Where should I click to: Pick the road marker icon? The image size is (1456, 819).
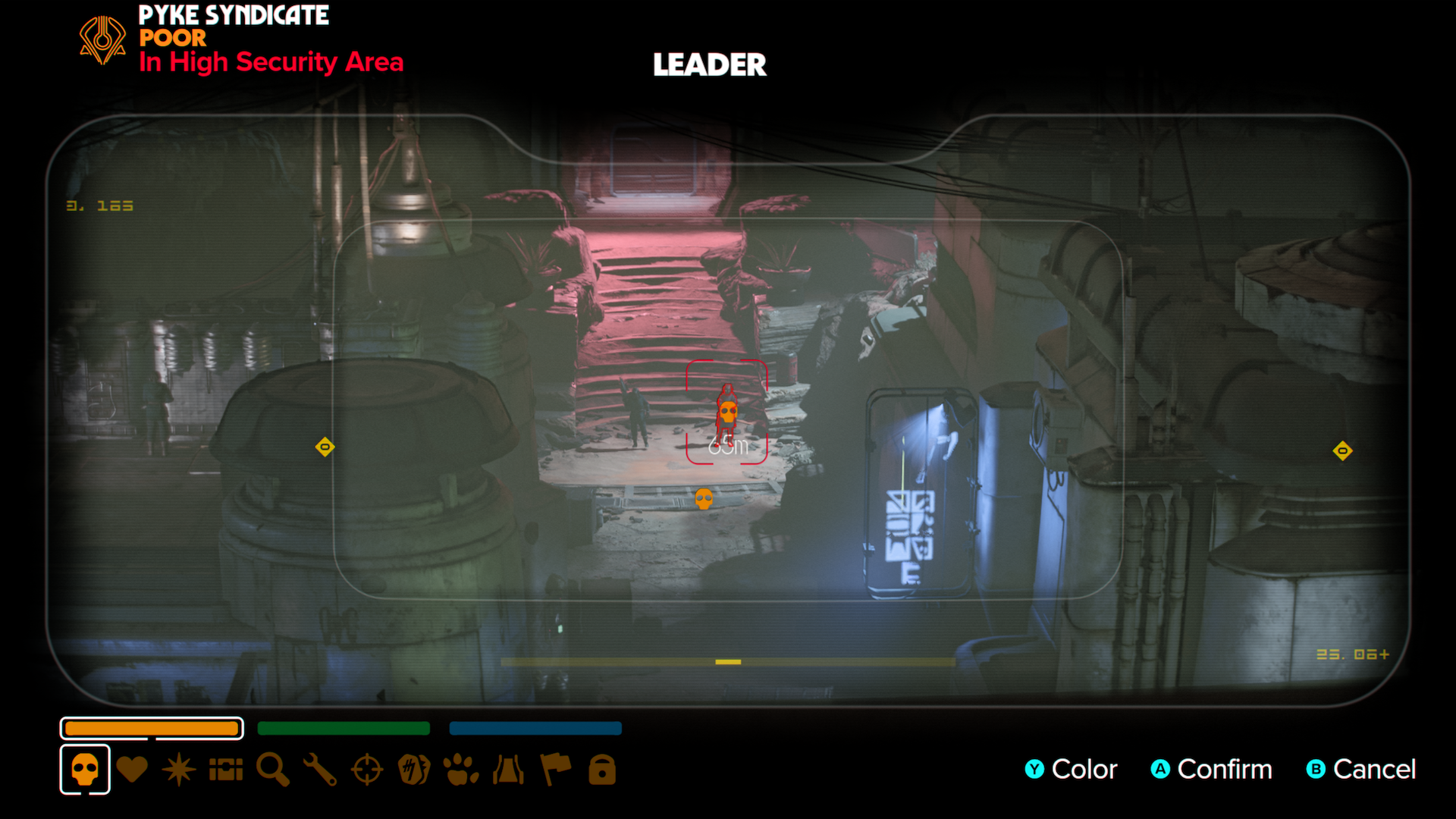coord(508,770)
